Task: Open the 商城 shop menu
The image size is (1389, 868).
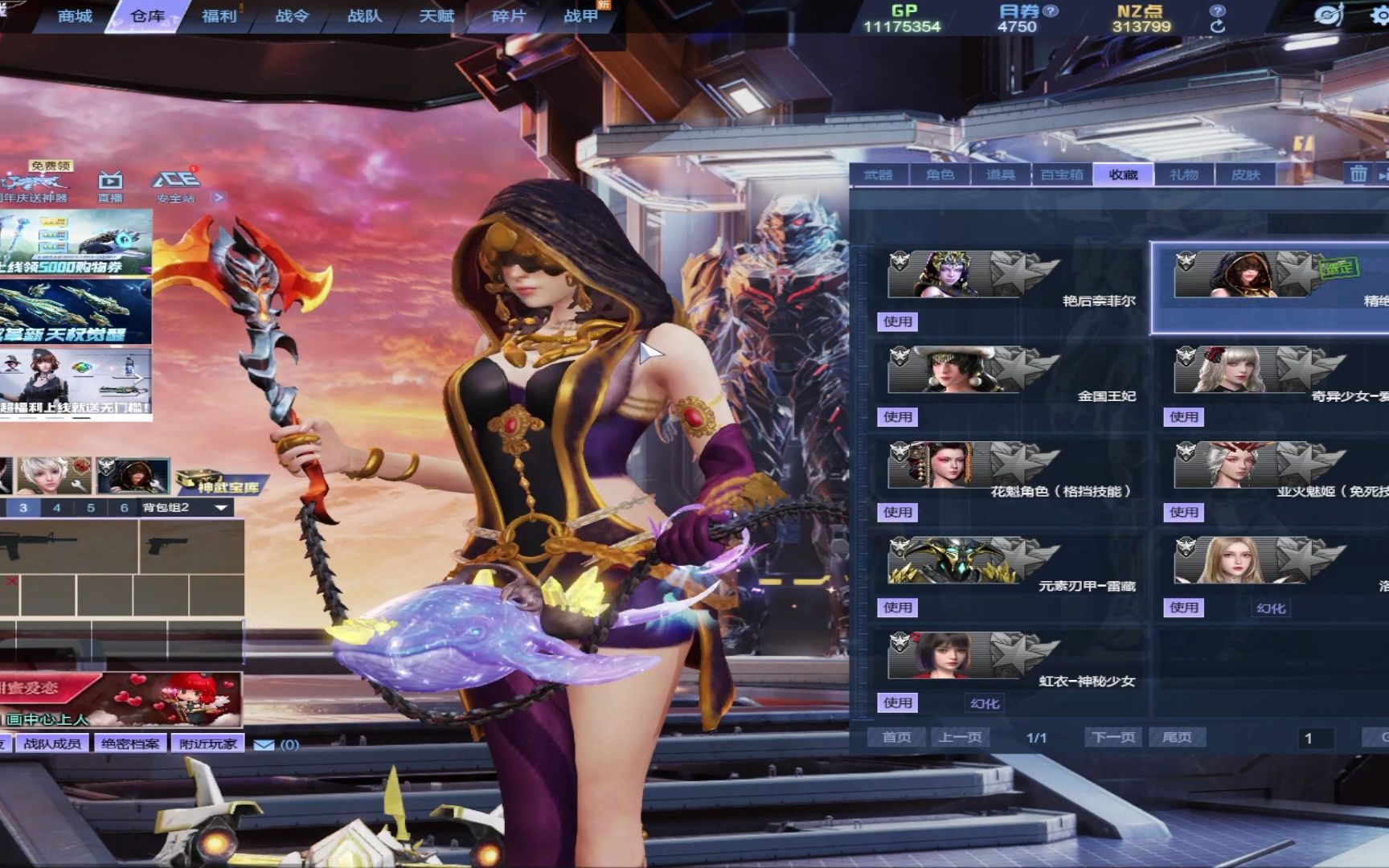Action: tap(75, 16)
